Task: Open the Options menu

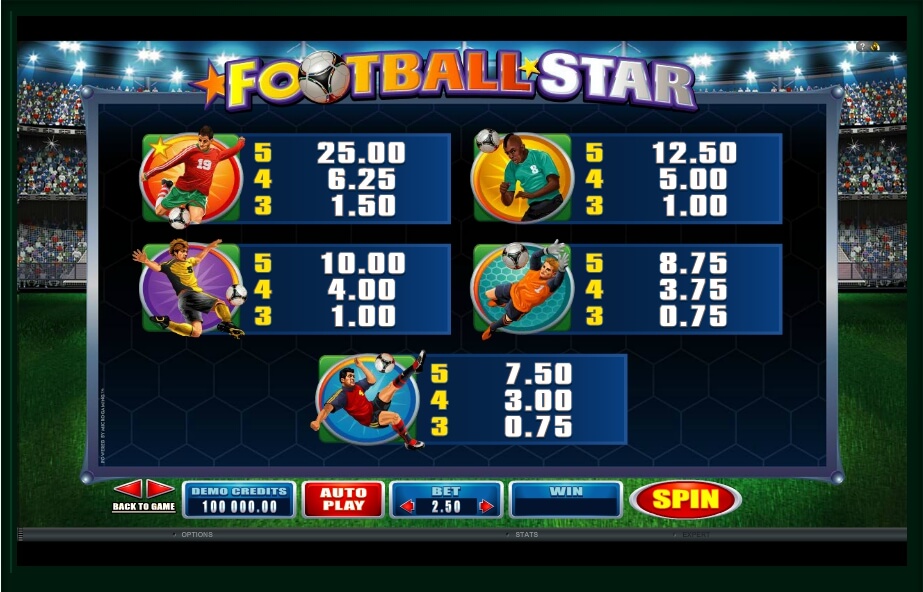Action: (196, 535)
